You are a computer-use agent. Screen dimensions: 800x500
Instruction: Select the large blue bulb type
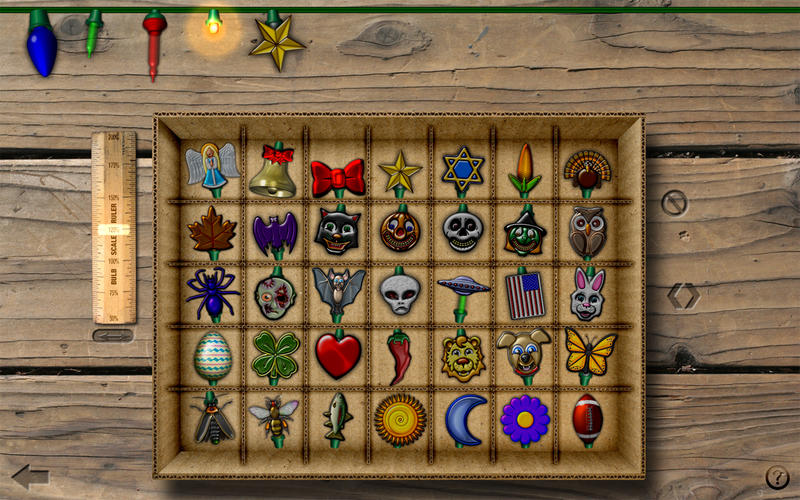coord(41,44)
